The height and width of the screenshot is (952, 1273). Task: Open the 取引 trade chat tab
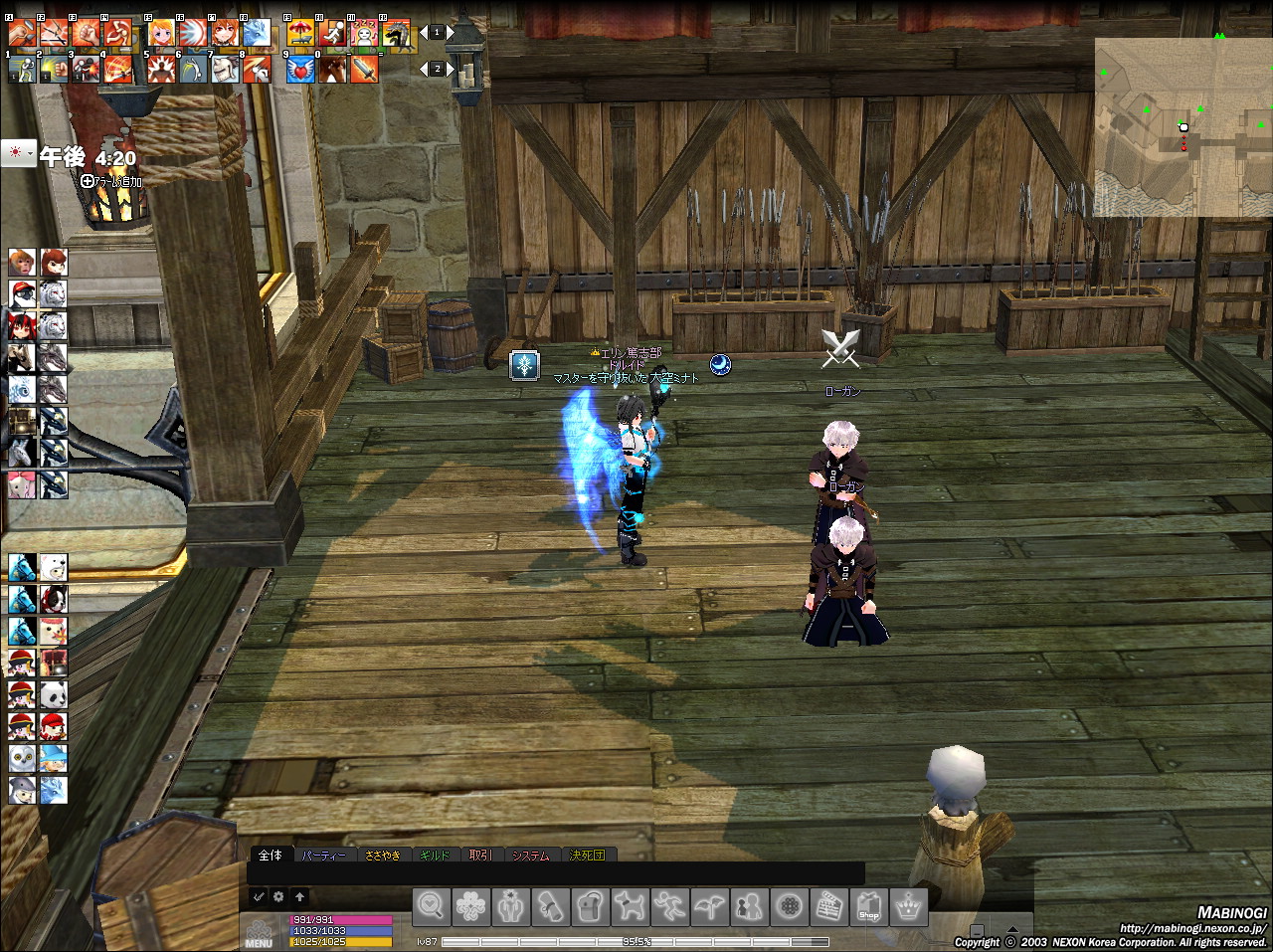click(x=480, y=855)
